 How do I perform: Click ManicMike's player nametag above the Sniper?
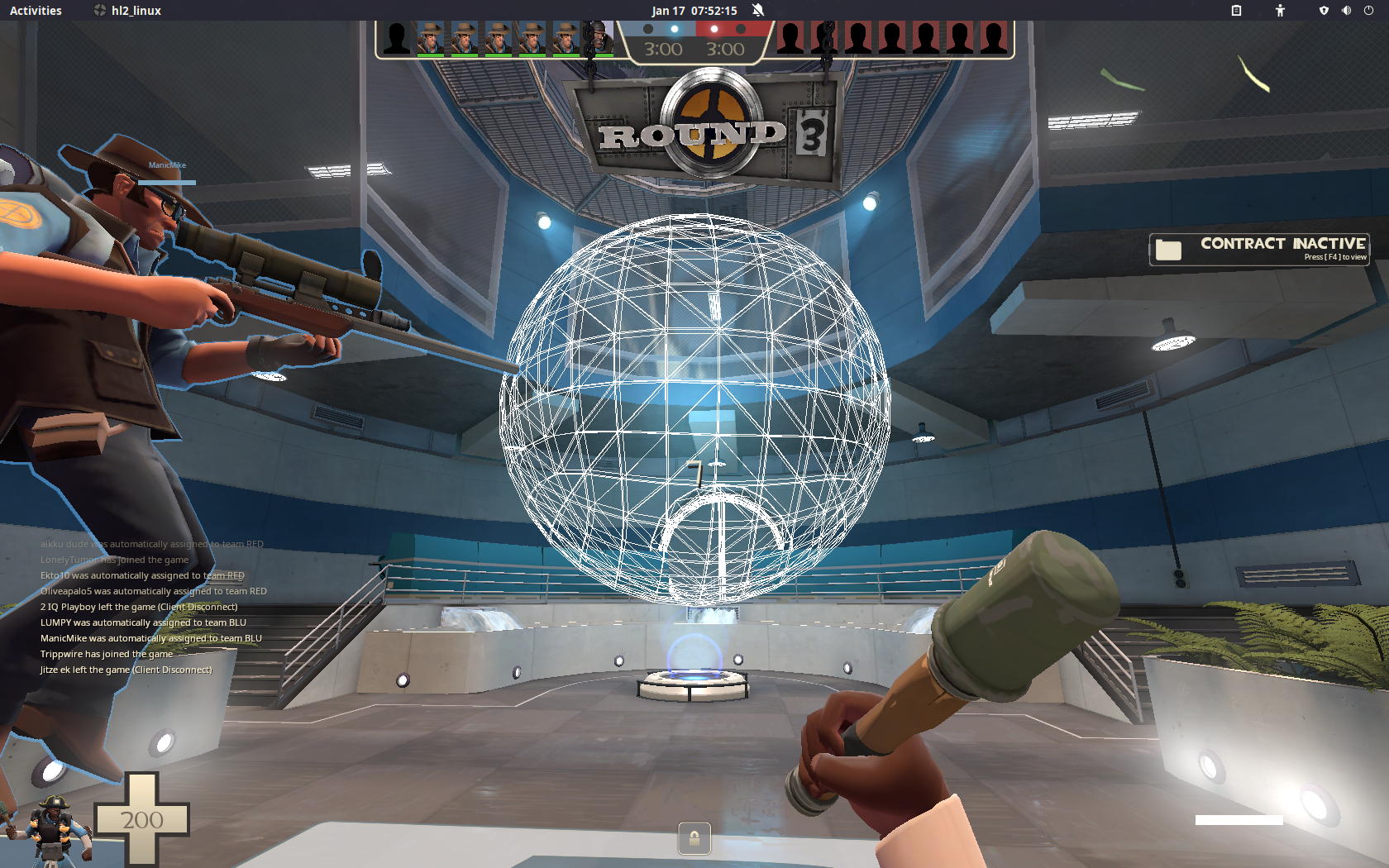[x=167, y=165]
